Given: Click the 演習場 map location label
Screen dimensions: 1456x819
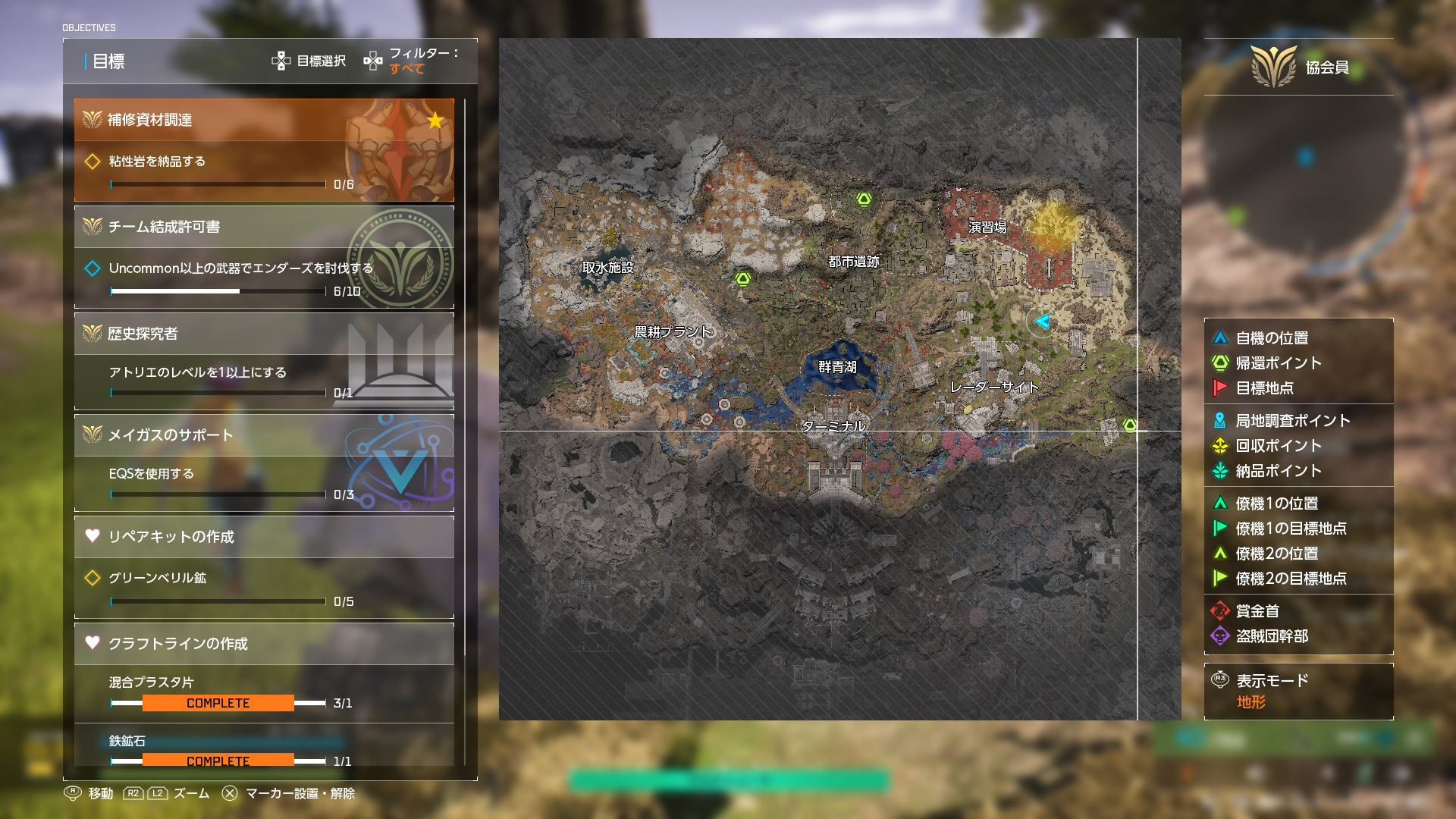Looking at the screenshot, I should click(x=987, y=227).
